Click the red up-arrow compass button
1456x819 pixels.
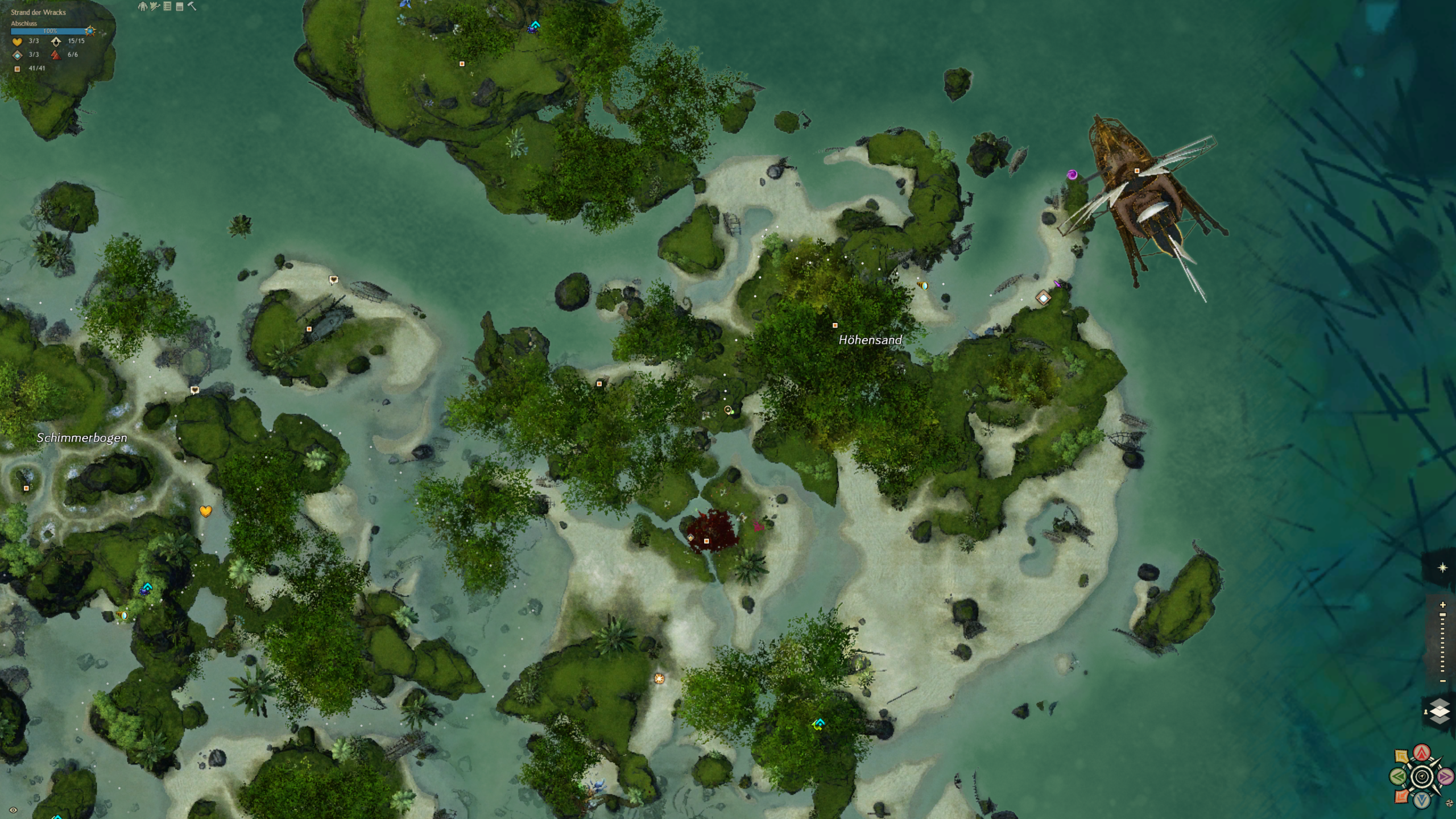[x=1422, y=753]
